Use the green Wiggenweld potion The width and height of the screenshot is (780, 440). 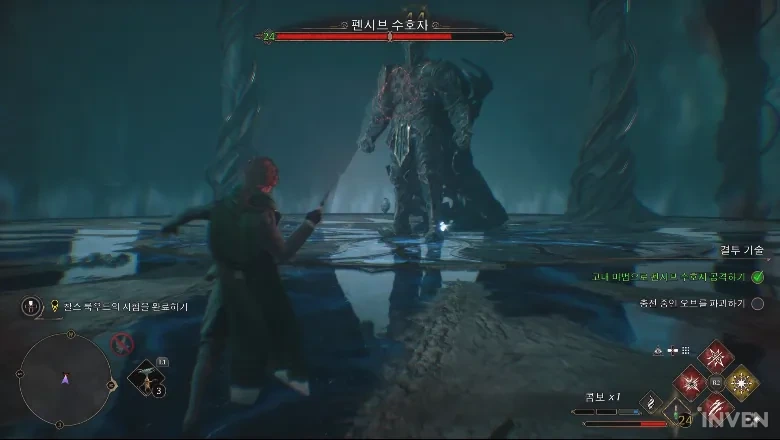click(677, 414)
